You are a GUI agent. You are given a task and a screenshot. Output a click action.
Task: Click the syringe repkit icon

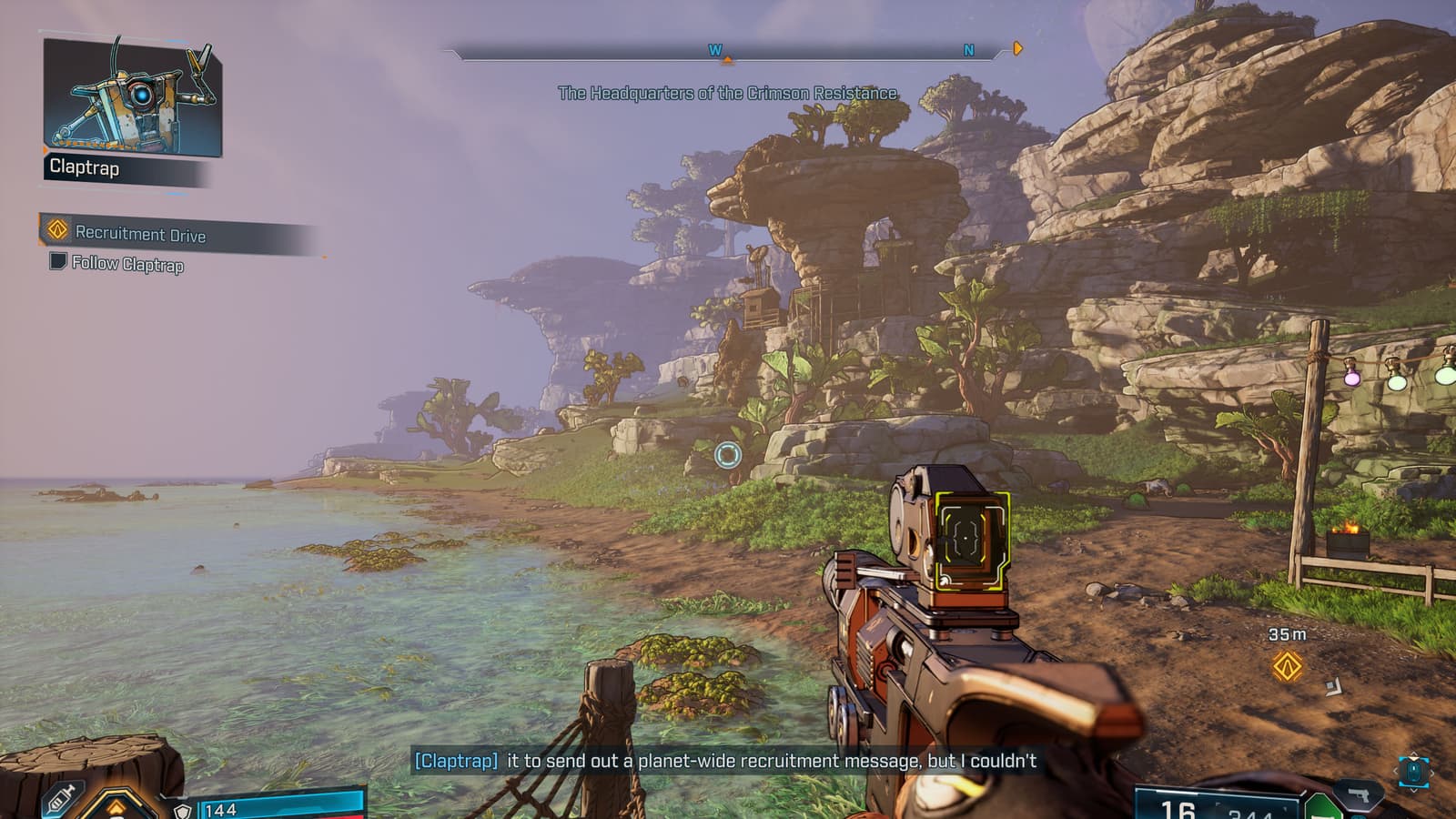[59, 800]
